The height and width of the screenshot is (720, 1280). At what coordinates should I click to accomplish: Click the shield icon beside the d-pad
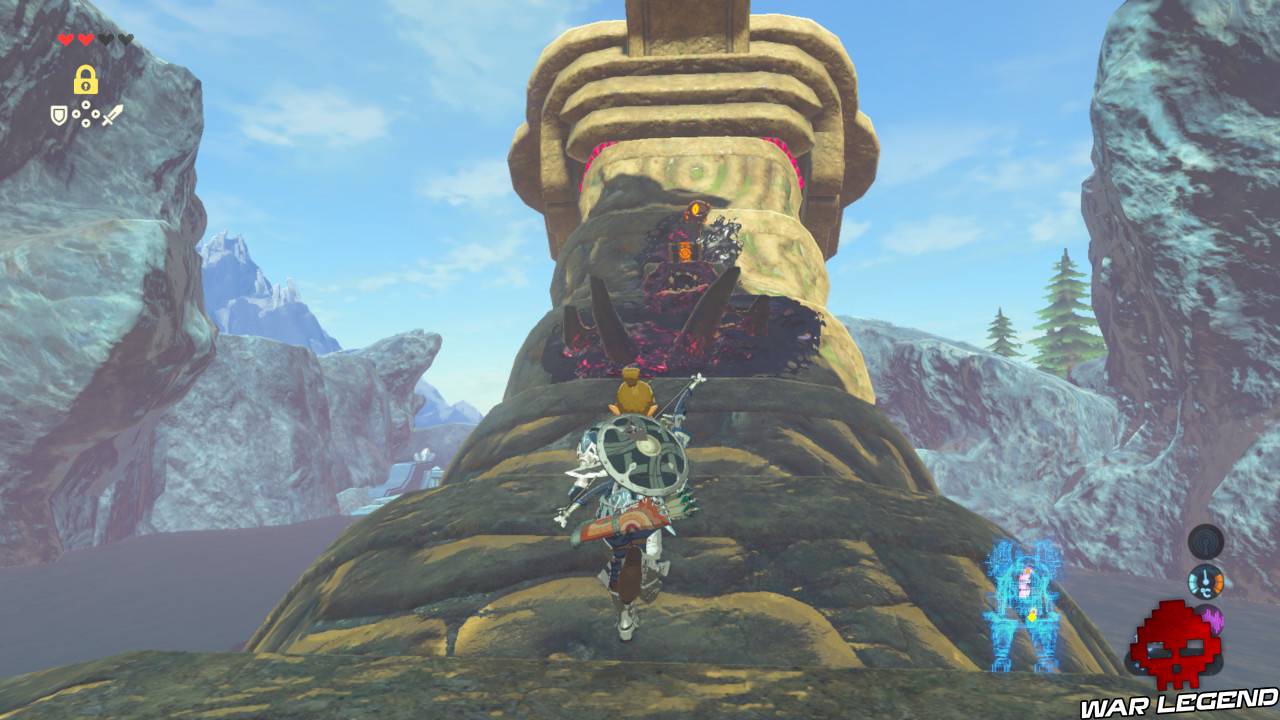click(x=59, y=114)
